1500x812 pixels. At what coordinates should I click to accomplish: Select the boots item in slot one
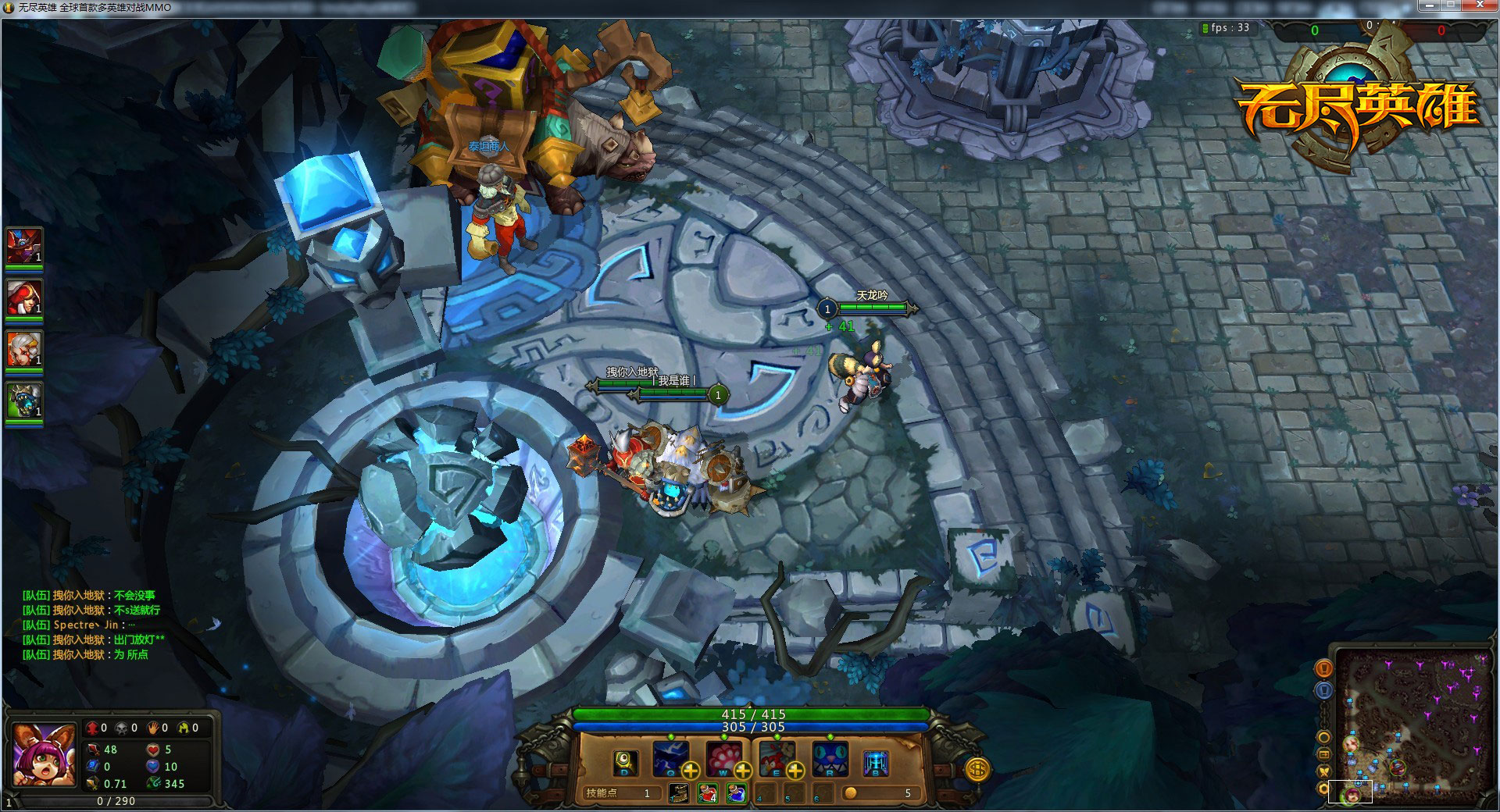[x=680, y=793]
